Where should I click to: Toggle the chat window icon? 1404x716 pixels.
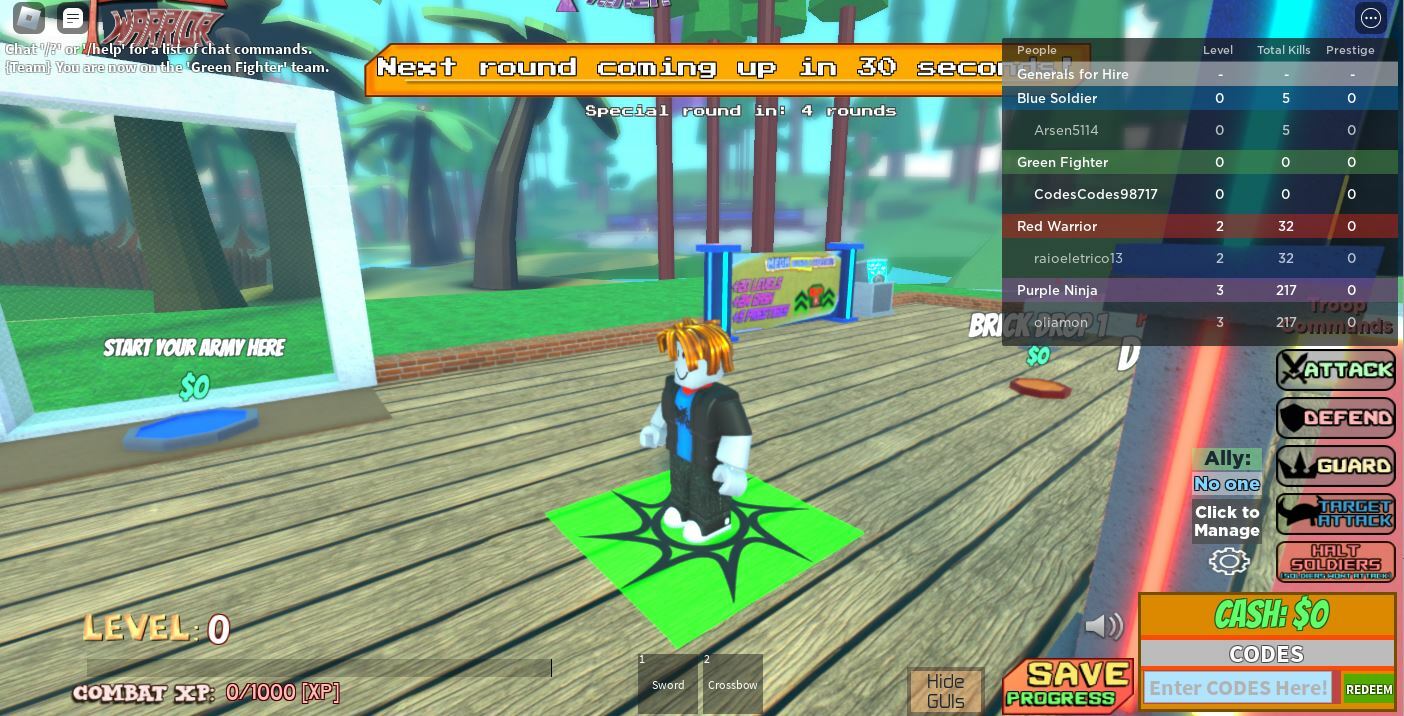click(x=73, y=18)
